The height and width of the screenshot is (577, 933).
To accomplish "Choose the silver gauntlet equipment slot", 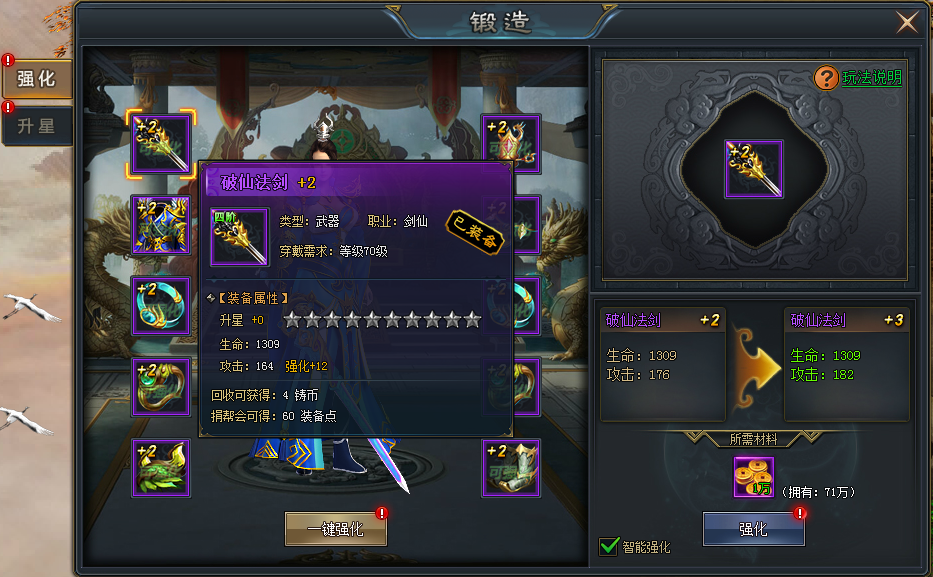I will [511, 467].
